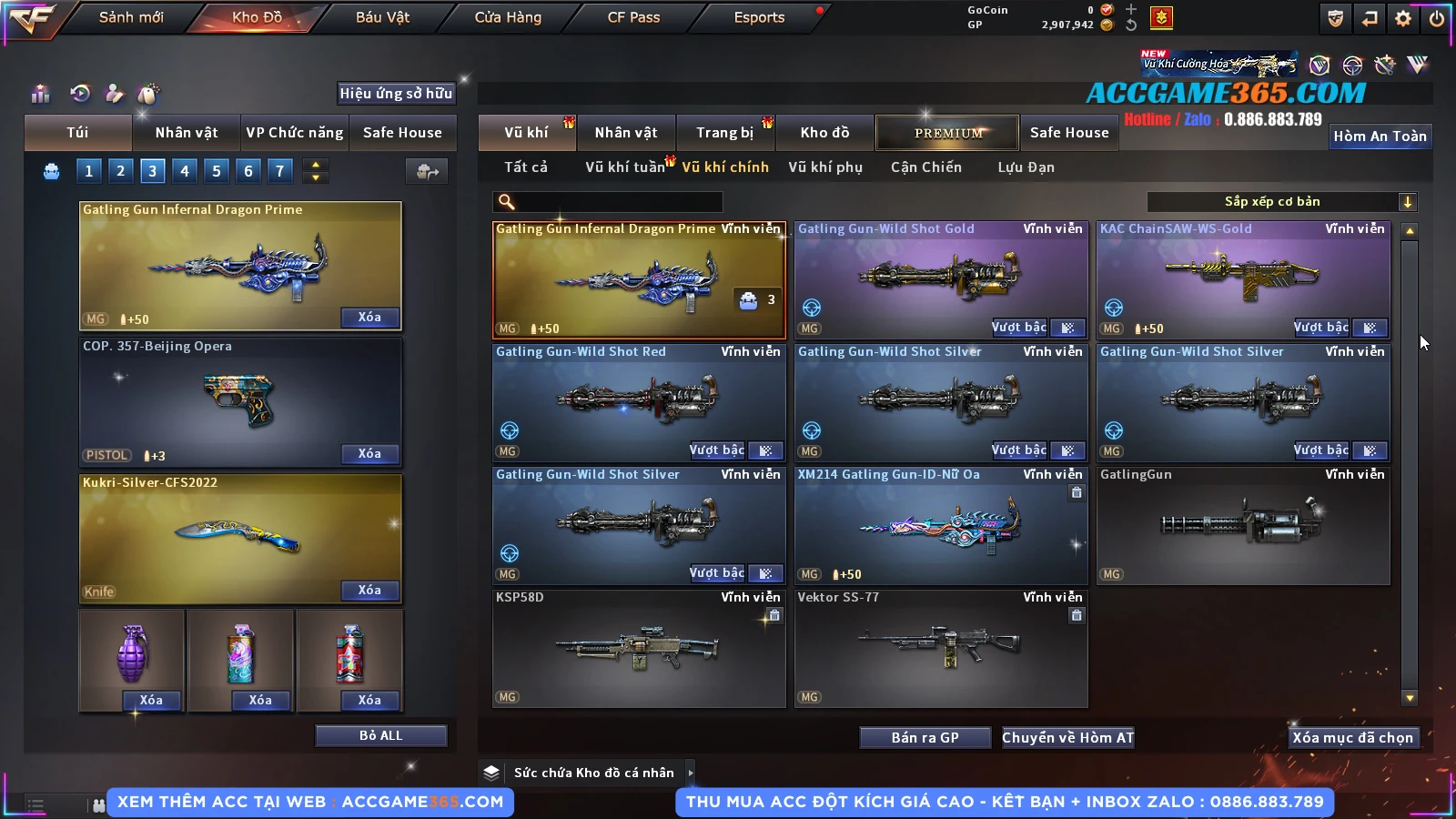The width and height of the screenshot is (1456, 819).
Task: Open the gear settings icon
Action: click(1403, 18)
